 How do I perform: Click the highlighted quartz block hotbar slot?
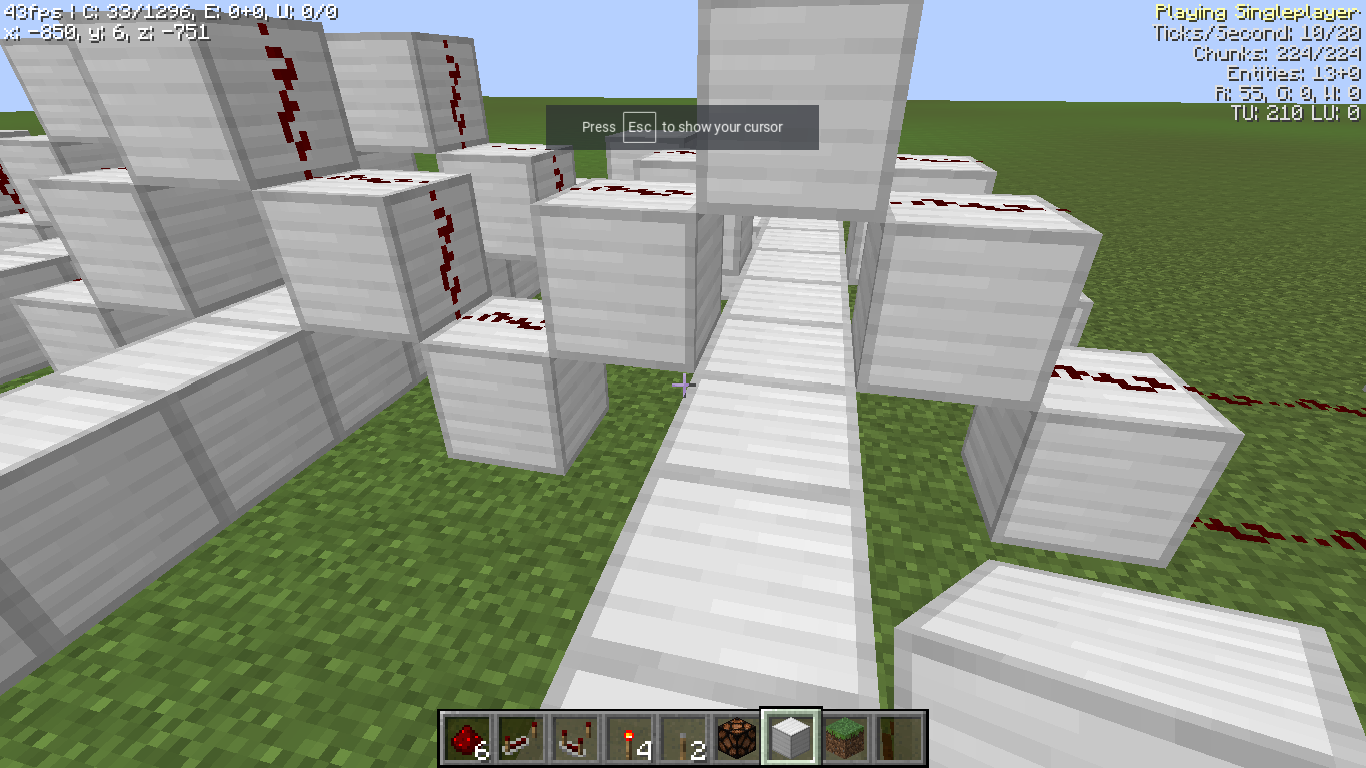coord(791,737)
